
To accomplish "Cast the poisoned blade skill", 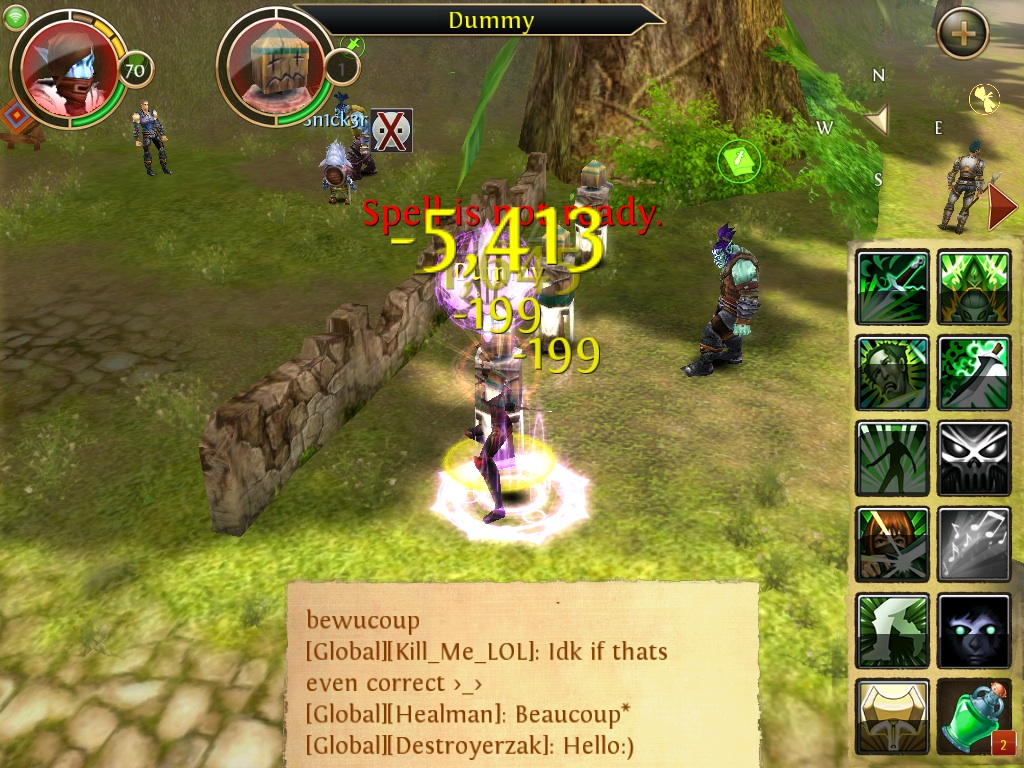I will 974,373.
